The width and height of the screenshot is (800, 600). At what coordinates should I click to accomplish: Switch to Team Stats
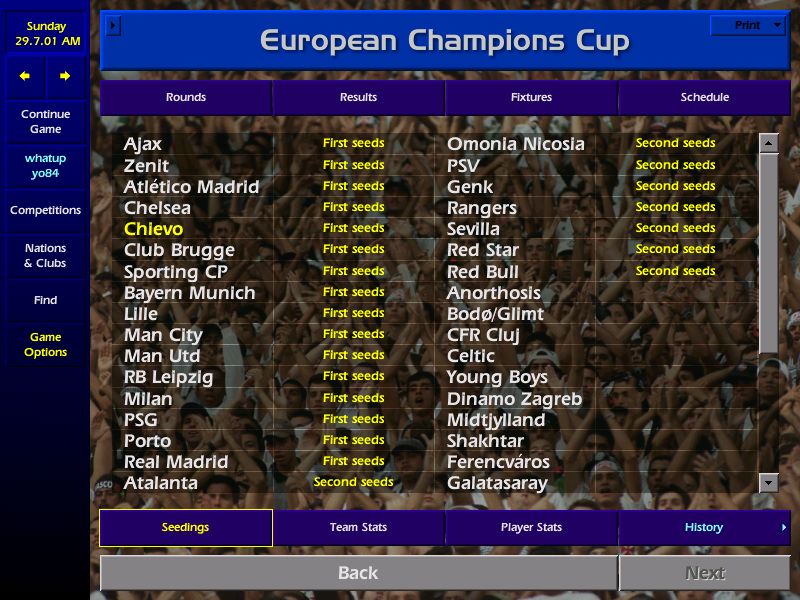click(358, 527)
